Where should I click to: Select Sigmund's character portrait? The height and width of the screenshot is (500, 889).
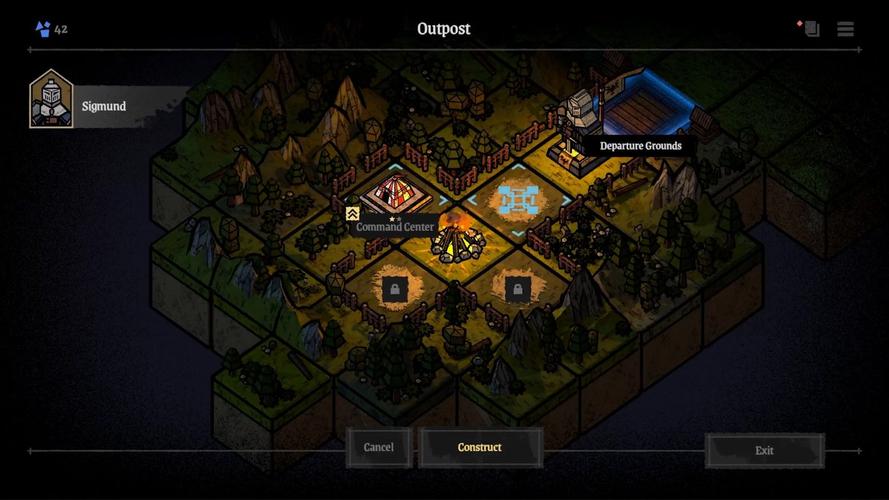[x=51, y=101]
